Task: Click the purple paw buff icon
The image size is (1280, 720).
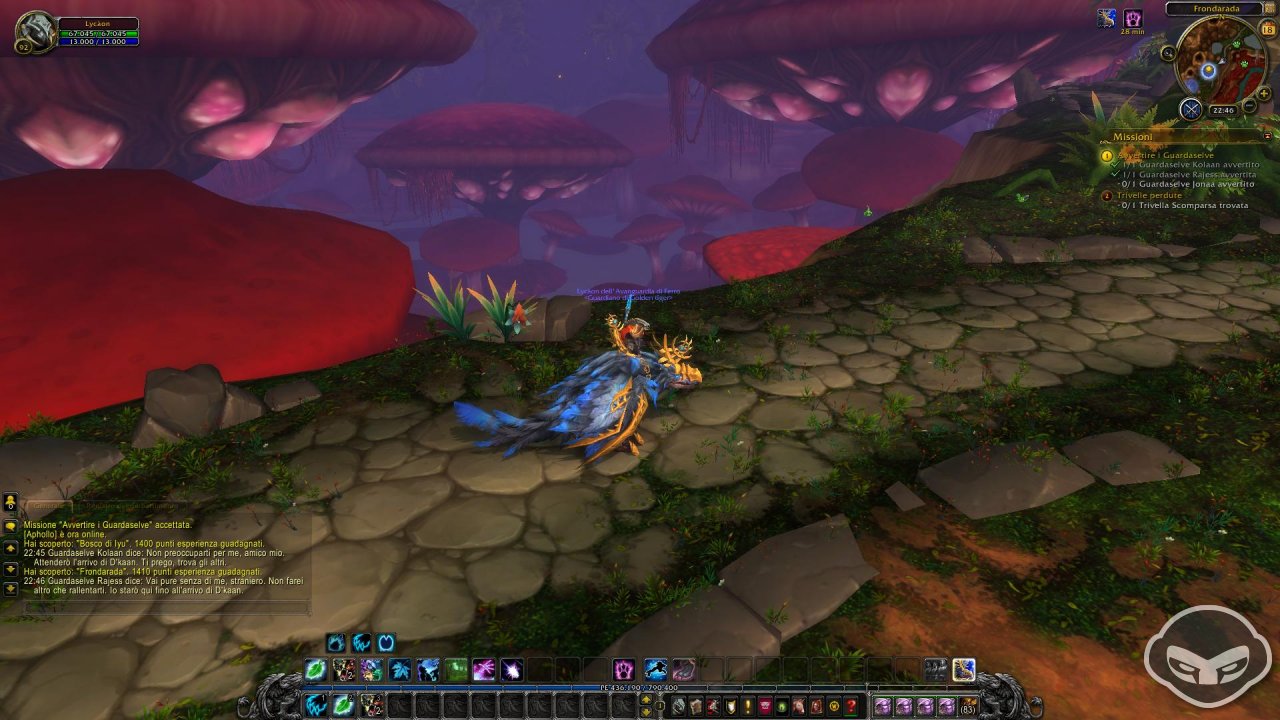Action: pos(1133,18)
